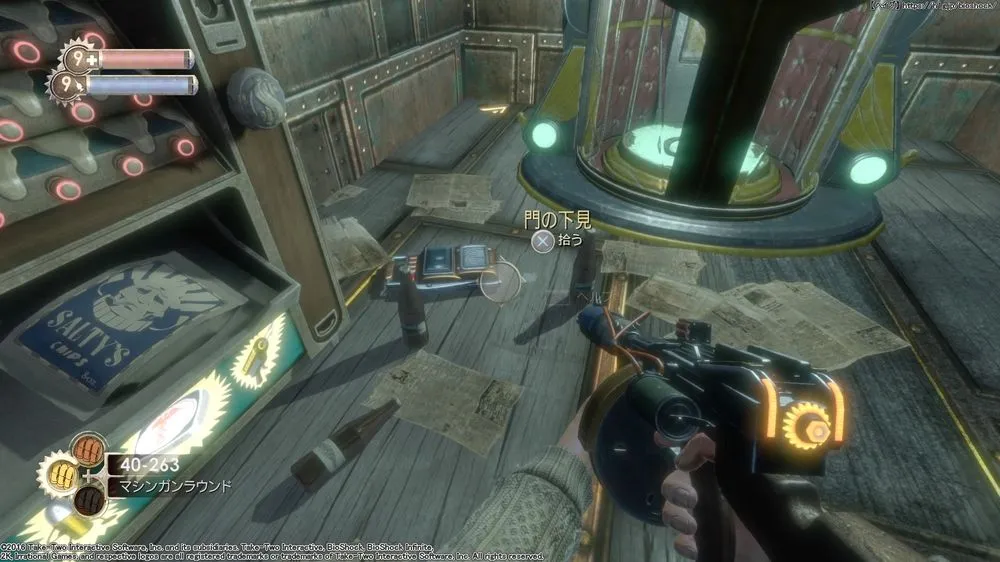The image size is (1000, 562).
Task: Click the EVE hypo syringe counter icon
Action: [69, 84]
